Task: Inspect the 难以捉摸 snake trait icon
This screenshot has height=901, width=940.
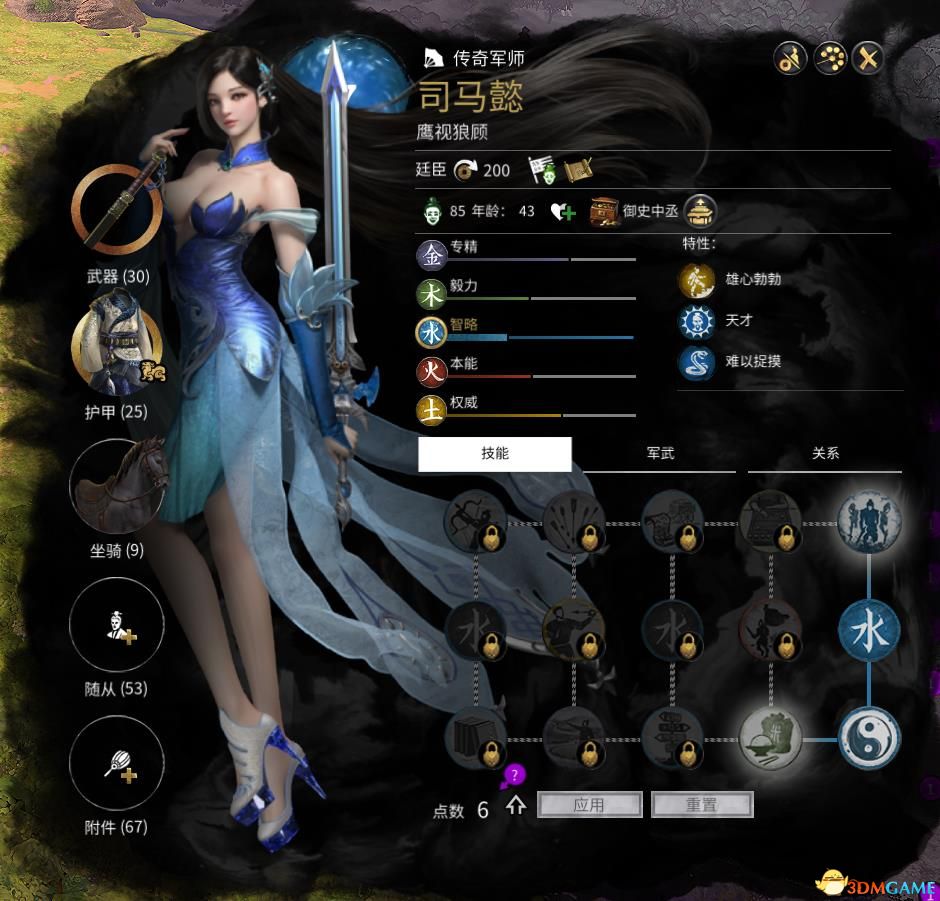Action: (695, 361)
